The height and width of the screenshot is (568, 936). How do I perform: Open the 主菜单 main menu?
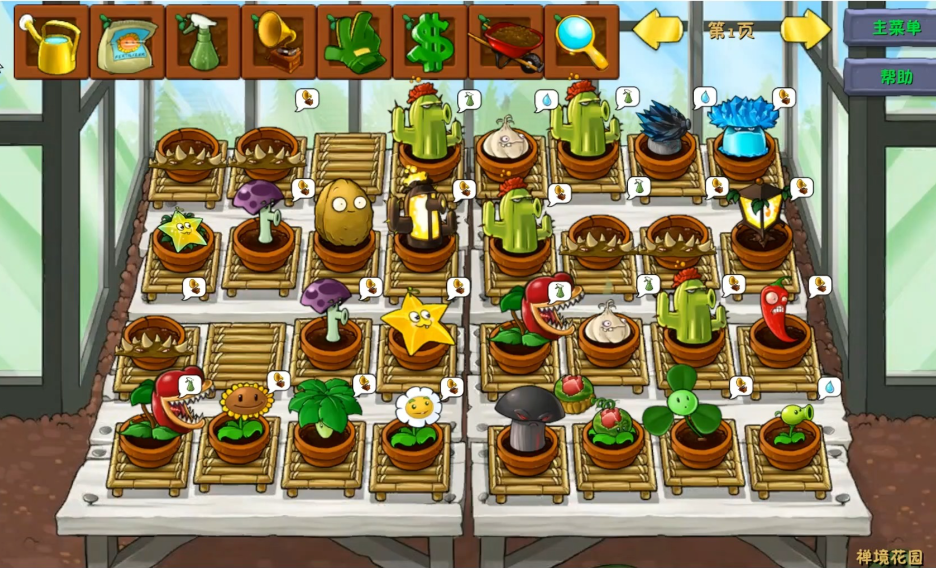pyautogui.click(x=890, y=27)
